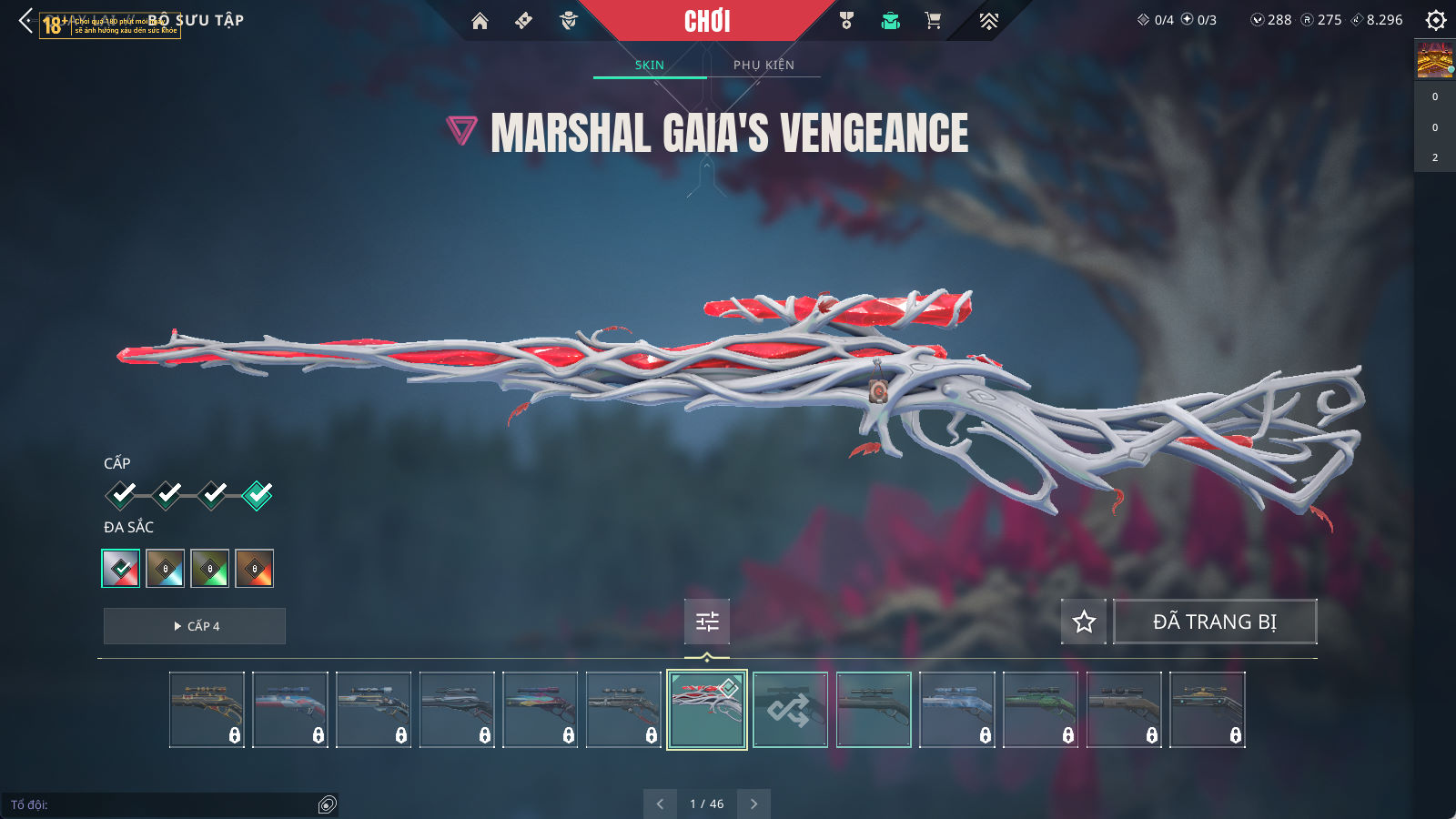Go back with the top-left arrow

[x=25, y=21]
